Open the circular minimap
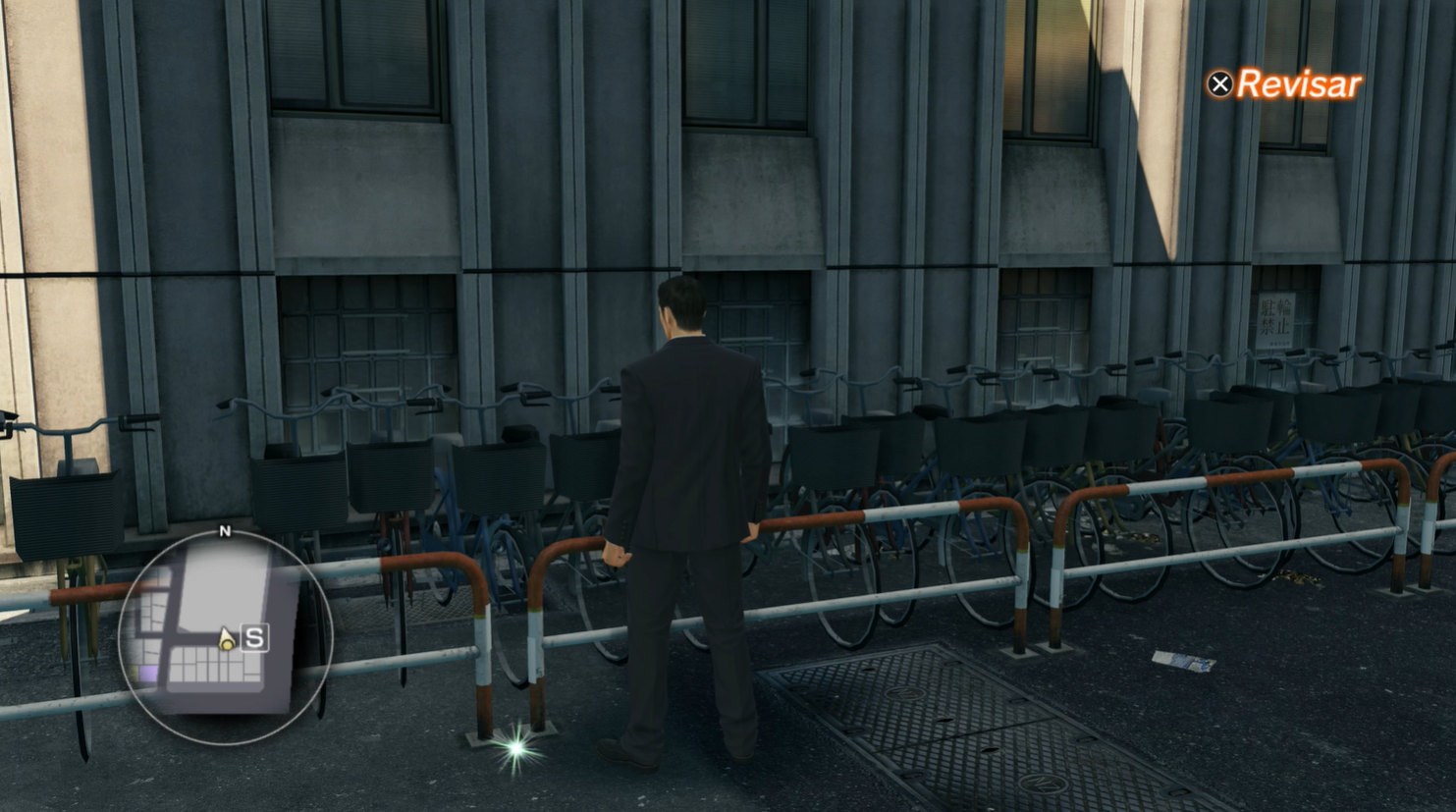This screenshot has height=812, width=1456. pyautogui.click(x=225, y=636)
